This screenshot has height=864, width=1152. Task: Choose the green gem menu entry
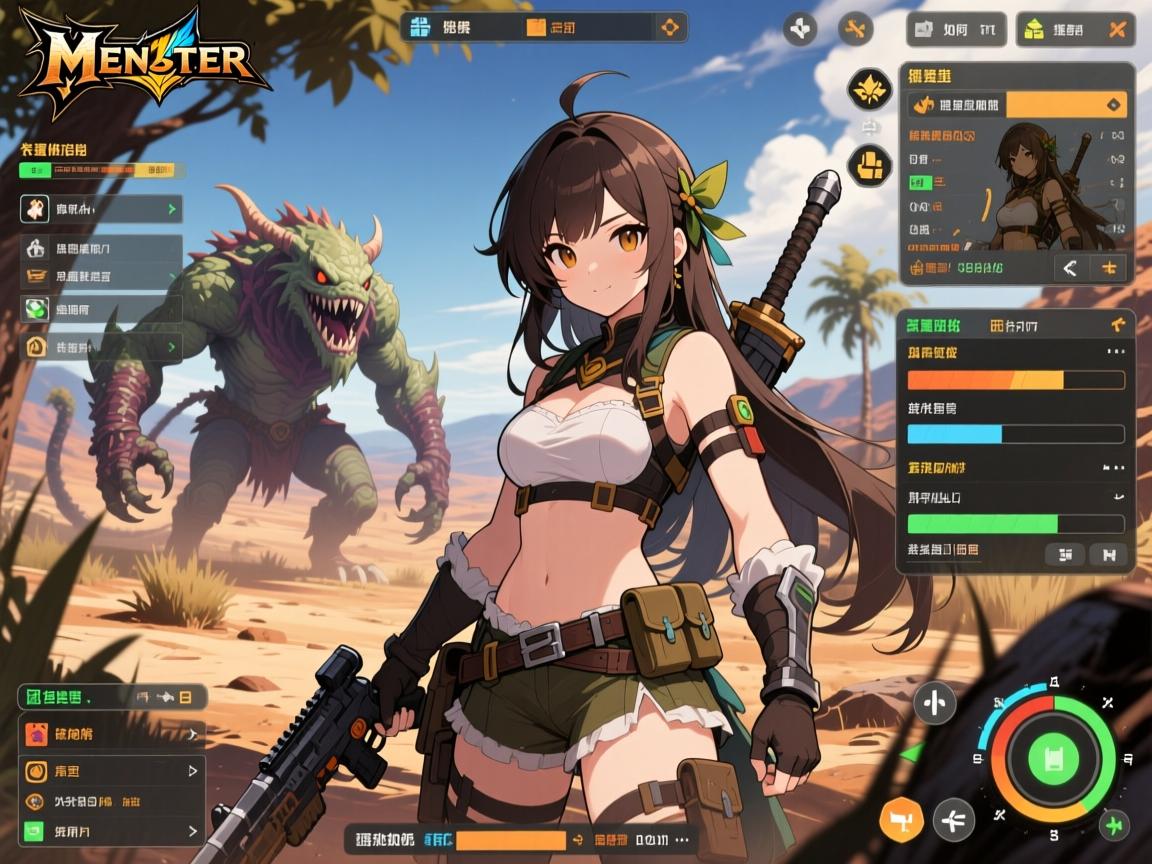101,309
